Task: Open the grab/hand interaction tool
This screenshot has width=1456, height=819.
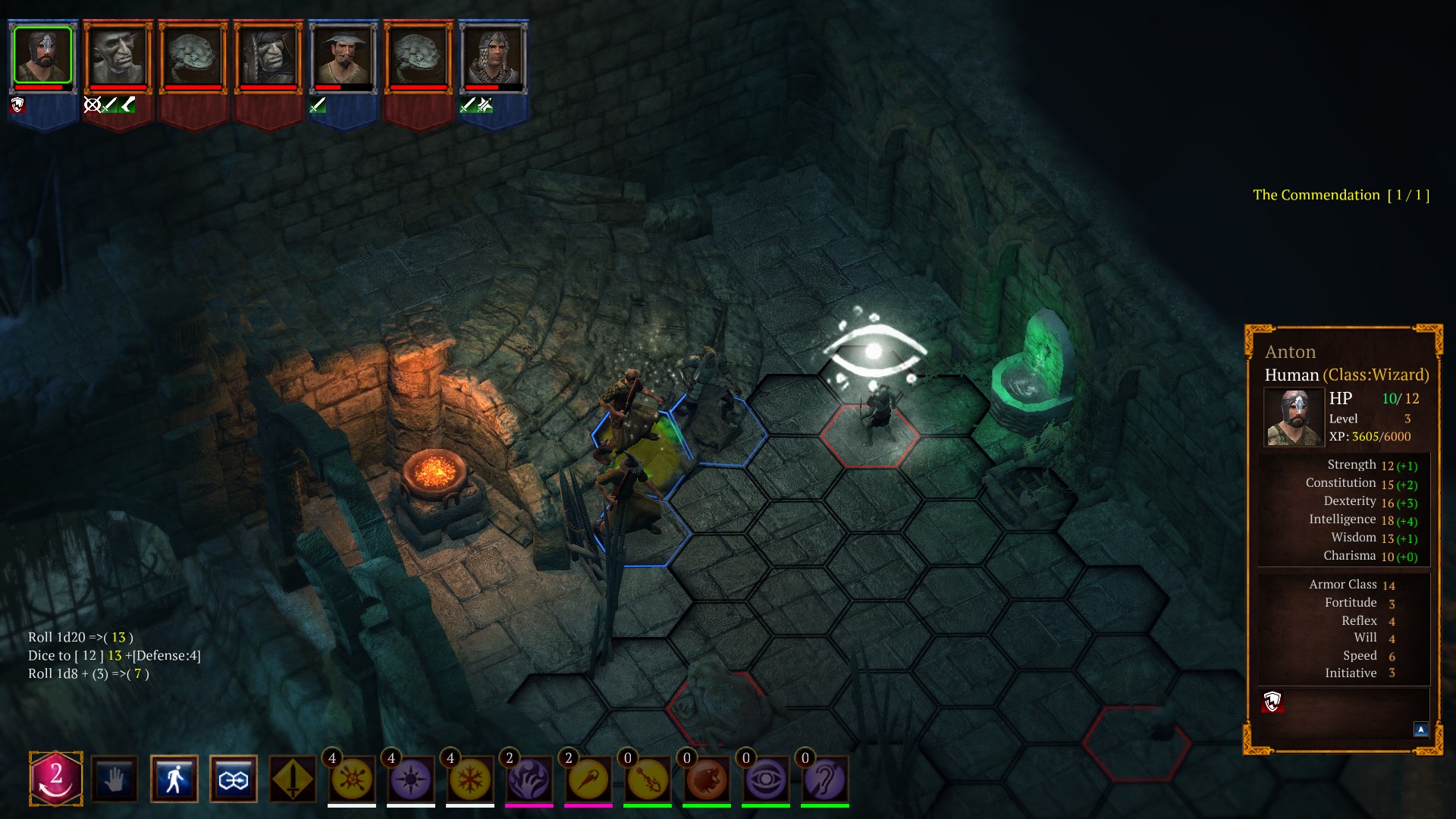Action: [x=114, y=779]
